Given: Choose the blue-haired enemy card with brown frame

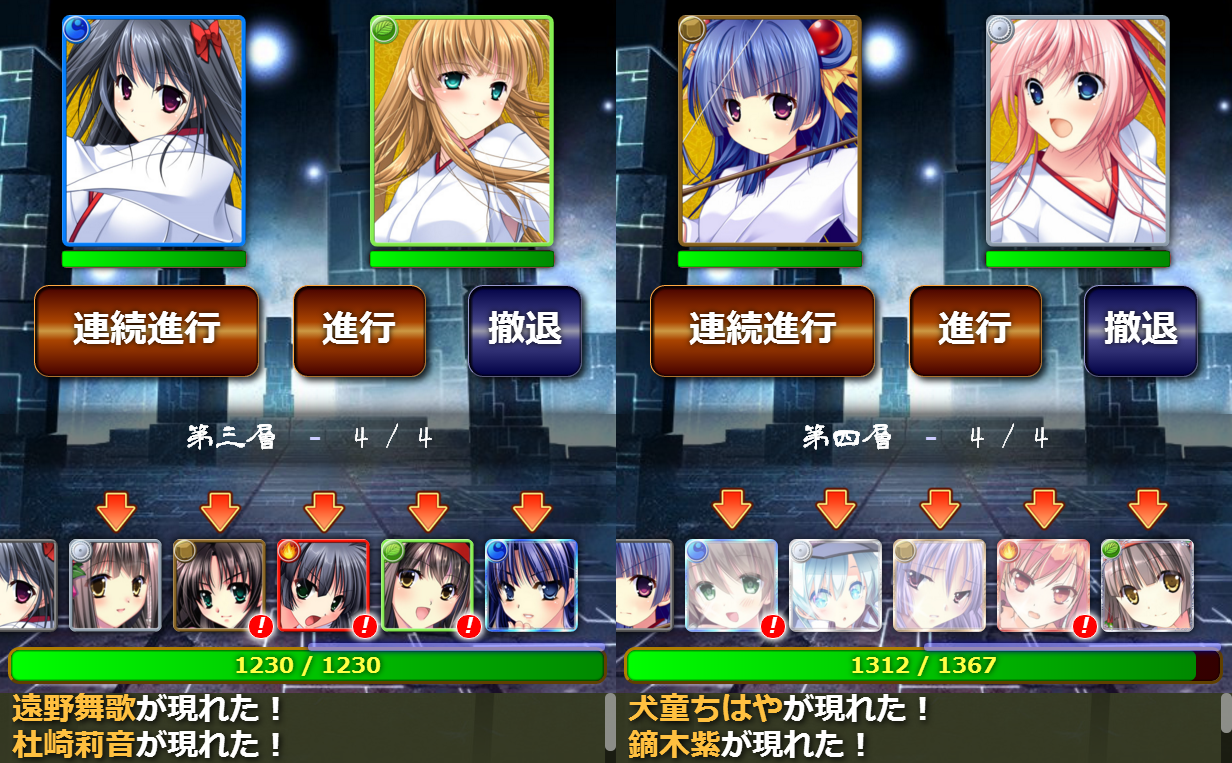Looking at the screenshot, I should (x=770, y=131).
